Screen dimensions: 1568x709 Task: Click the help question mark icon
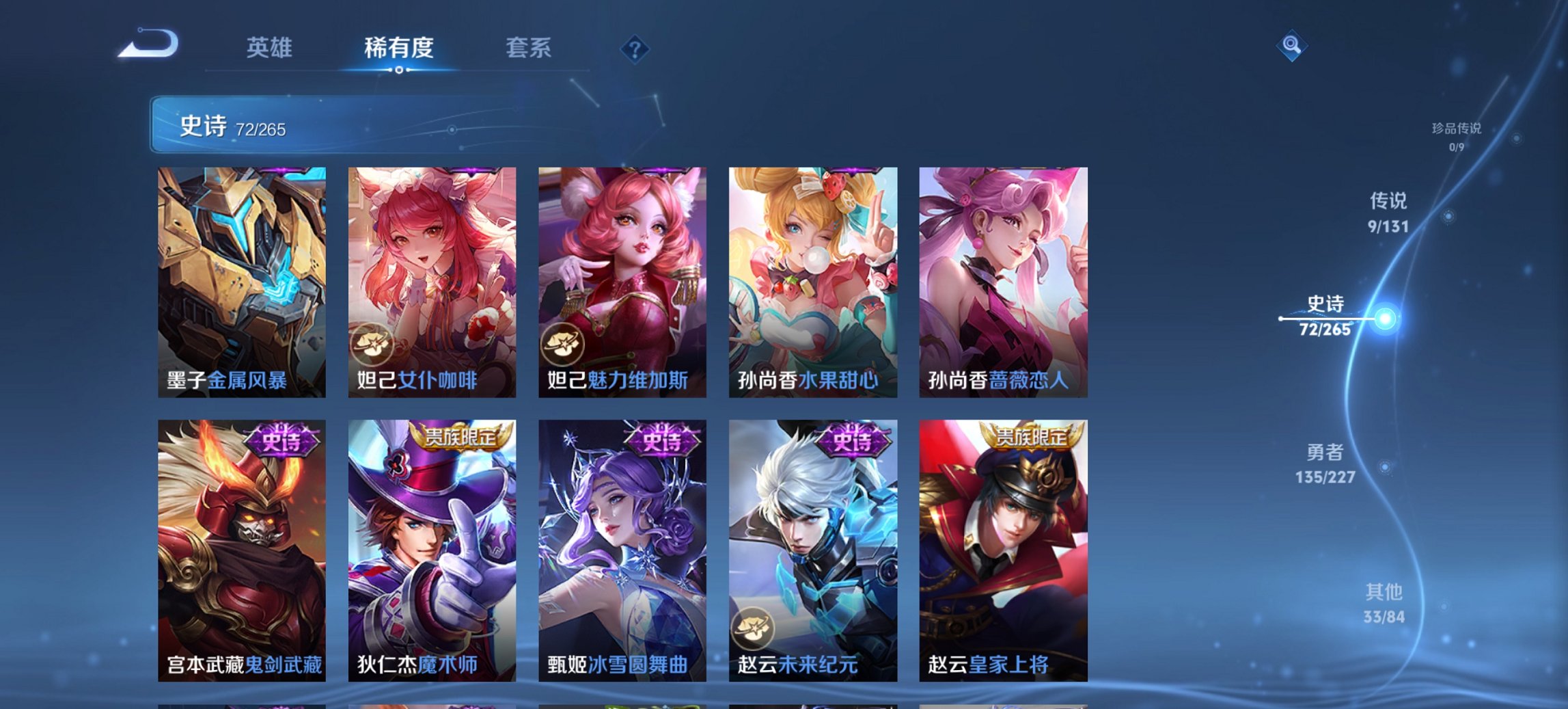pos(635,48)
